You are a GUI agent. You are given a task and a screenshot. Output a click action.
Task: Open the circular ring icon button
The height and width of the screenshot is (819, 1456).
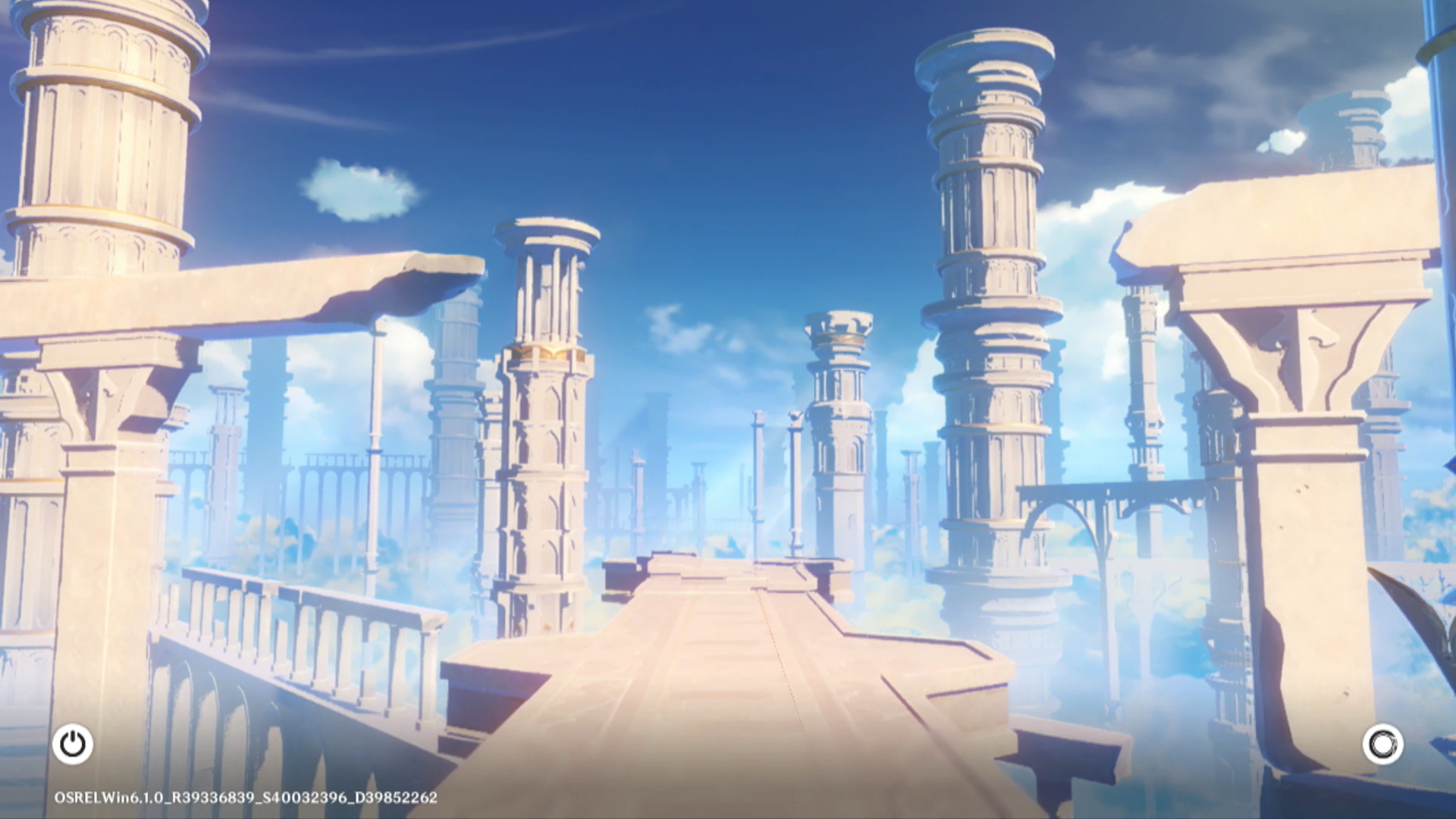[x=1382, y=744]
